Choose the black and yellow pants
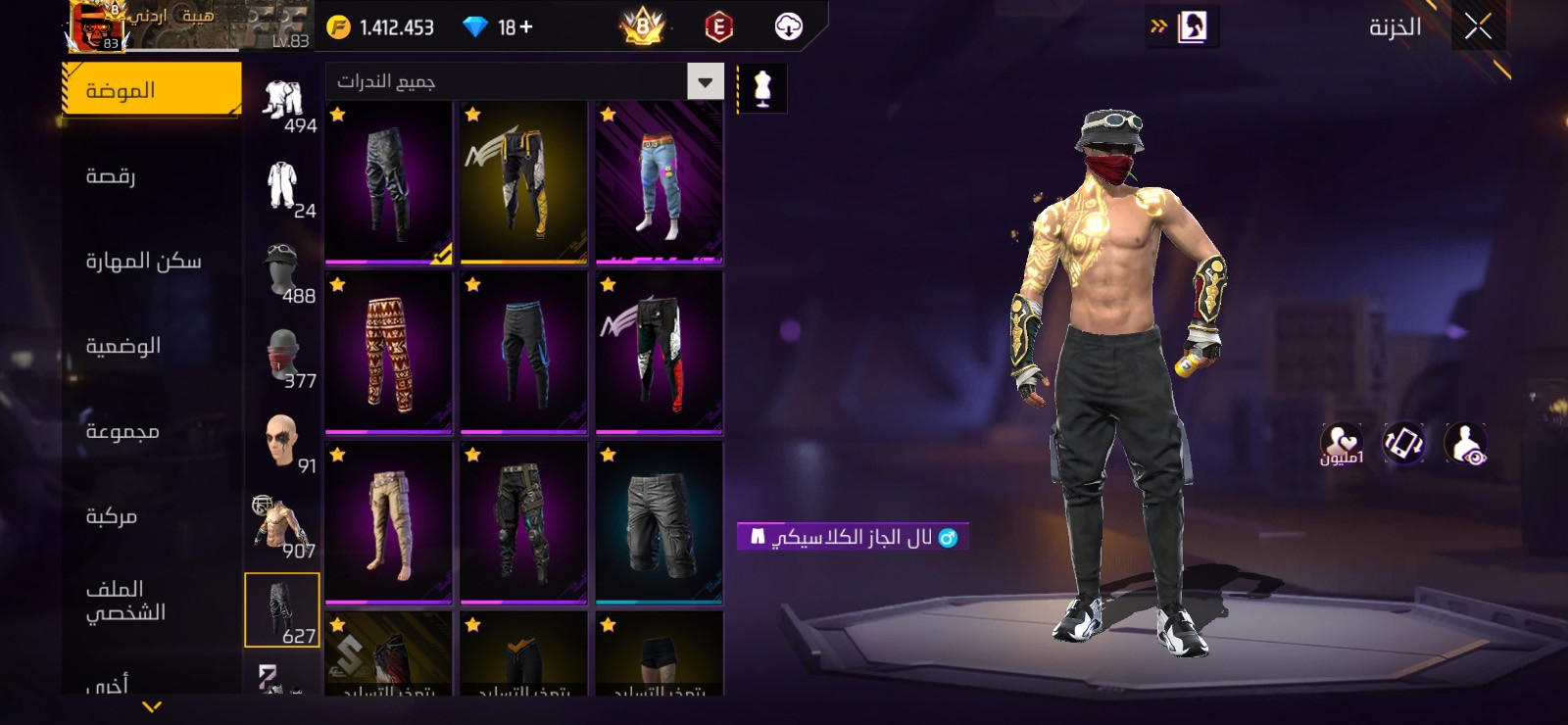 pyautogui.click(x=524, y=183)
